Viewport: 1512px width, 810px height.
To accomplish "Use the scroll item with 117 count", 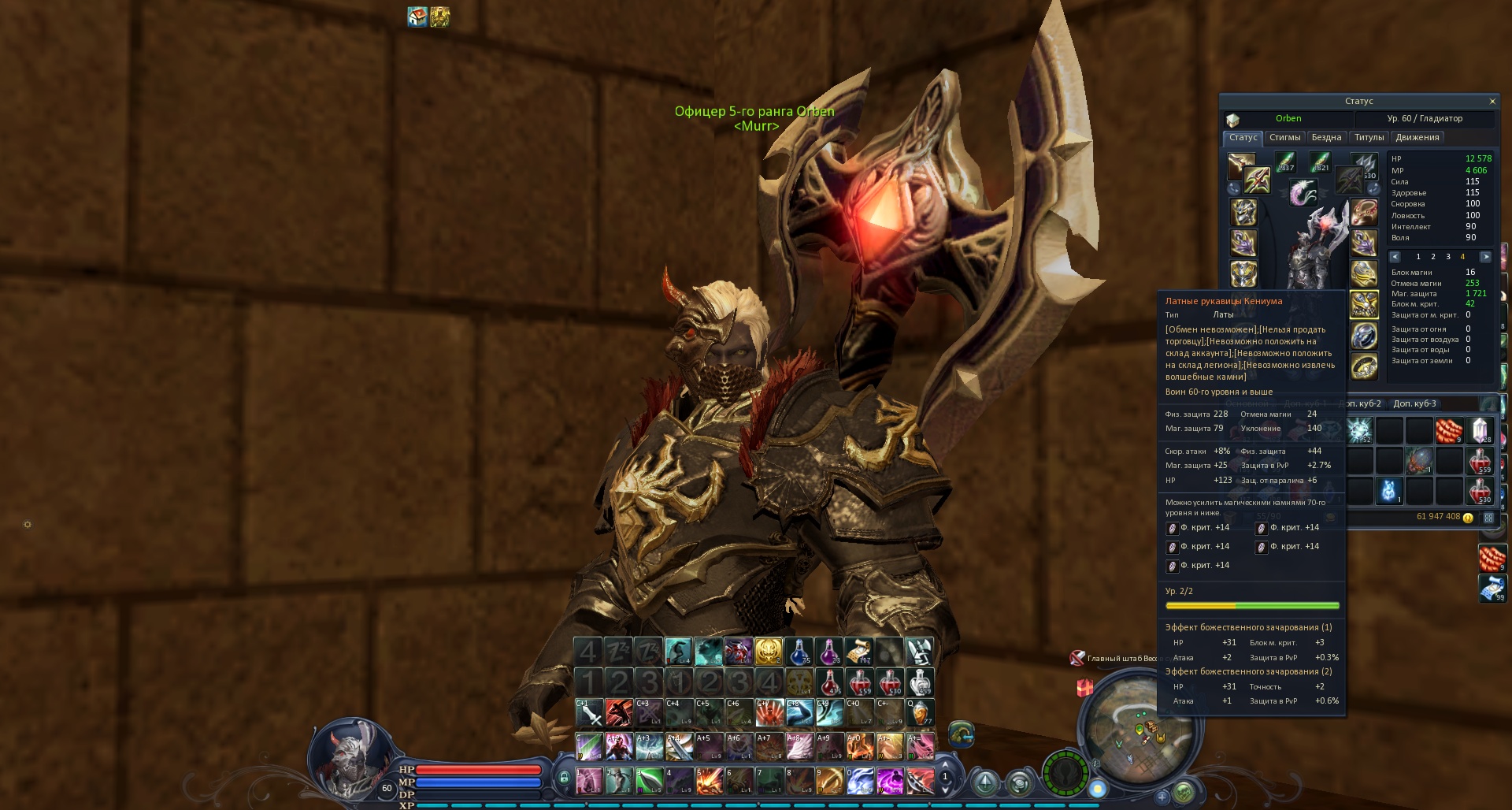I will point(859,652).
